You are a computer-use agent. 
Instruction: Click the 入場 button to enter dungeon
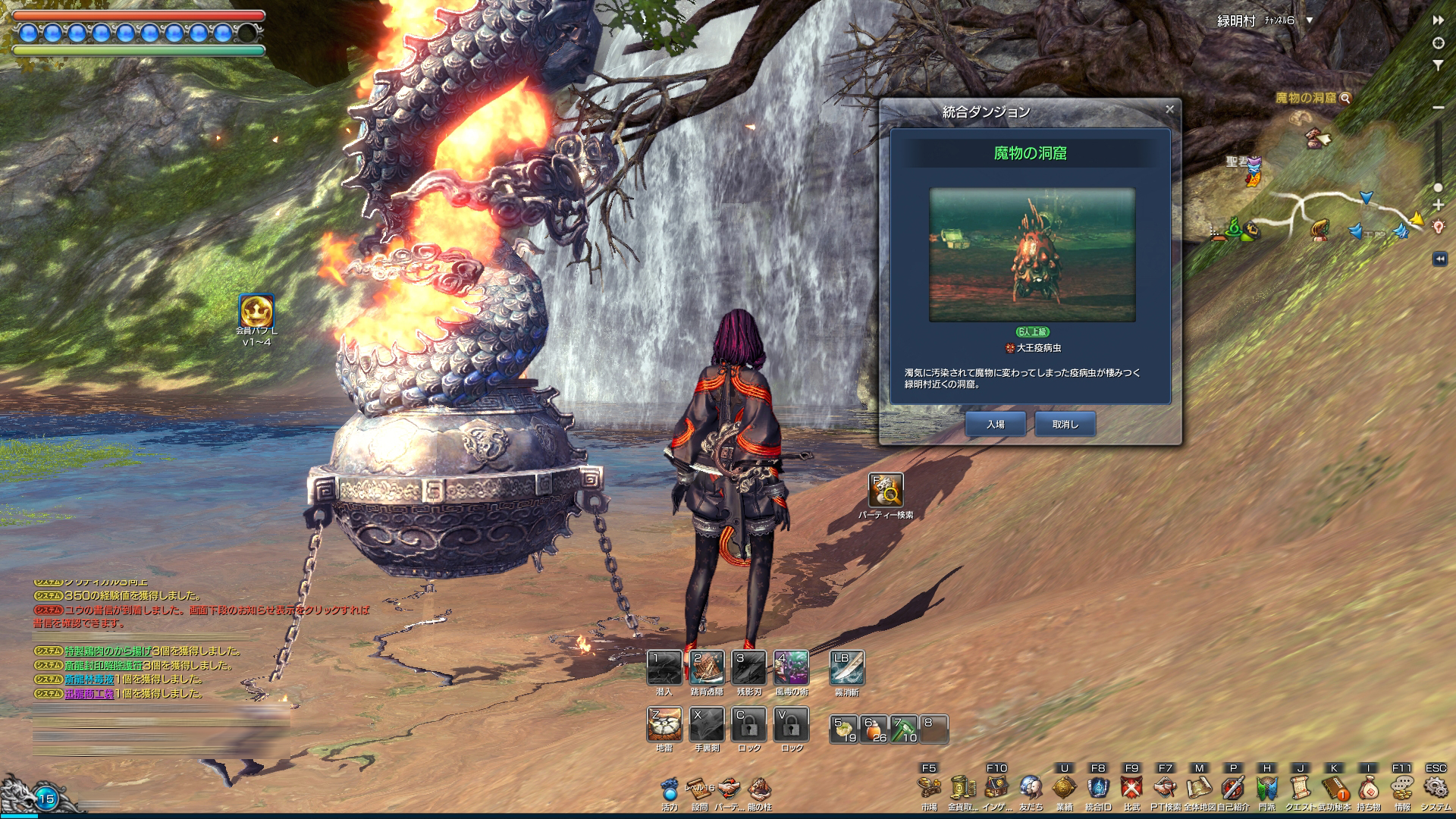click(995, 424)
